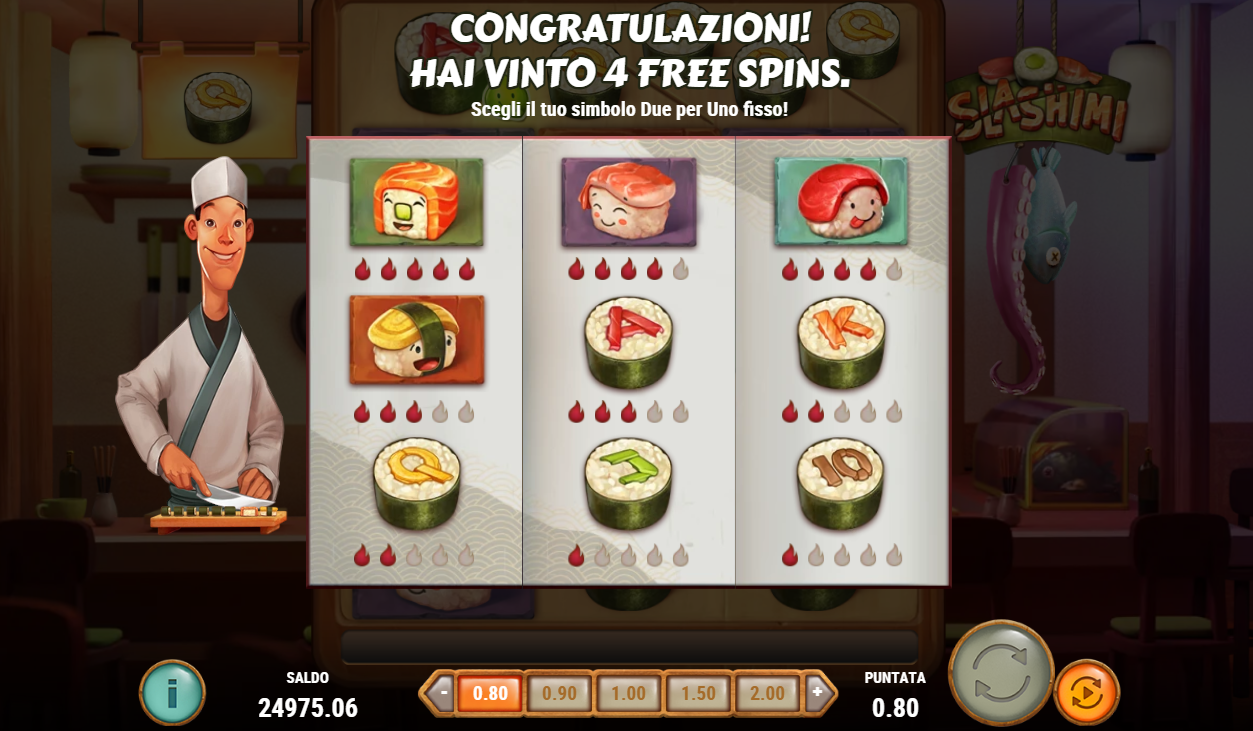Decrease the bet with the minus arrow
Screen dimensions: 1253x731
[441, 692]
